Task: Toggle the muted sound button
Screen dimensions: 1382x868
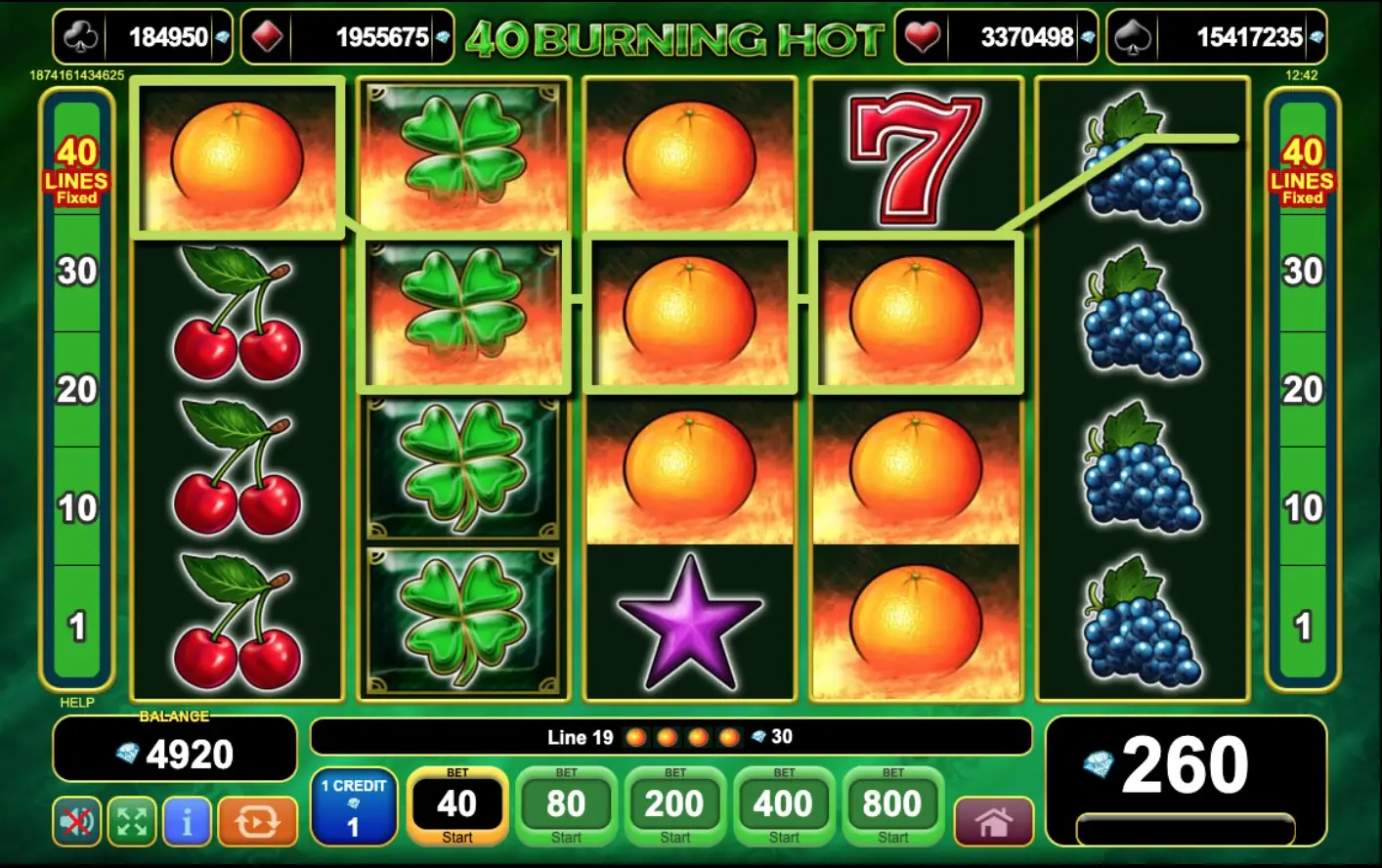Action: point(76,821)
